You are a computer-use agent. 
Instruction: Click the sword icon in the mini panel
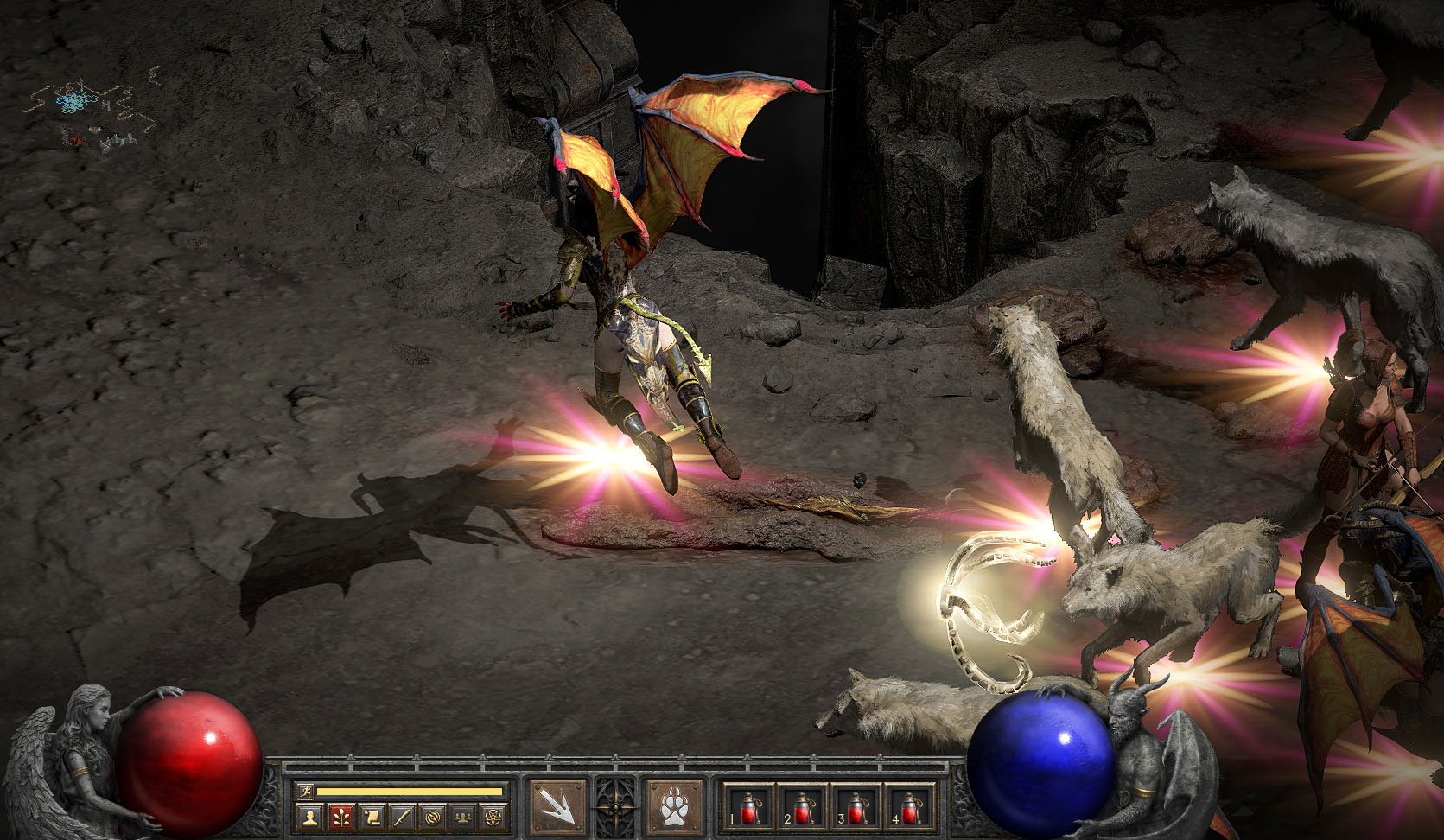tap(402, 816)
